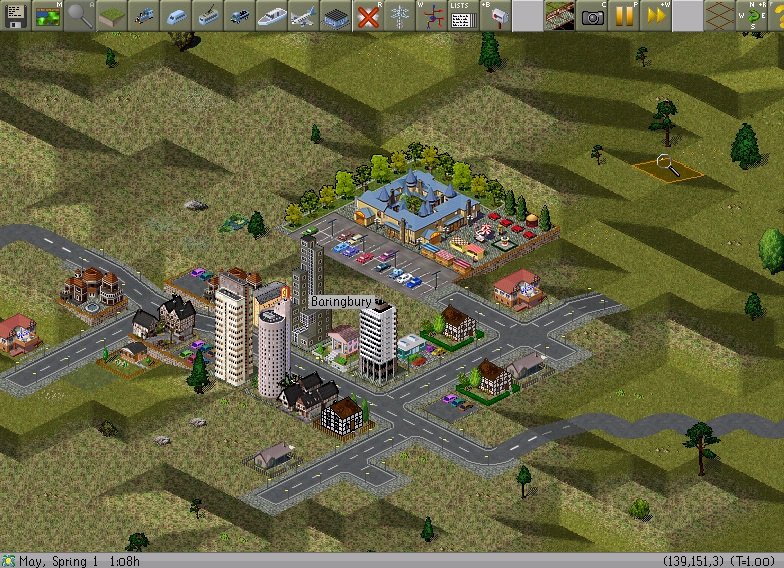Open the railway construction tools
The height and width of the screenshot is (568, 784).
point(143,15)
